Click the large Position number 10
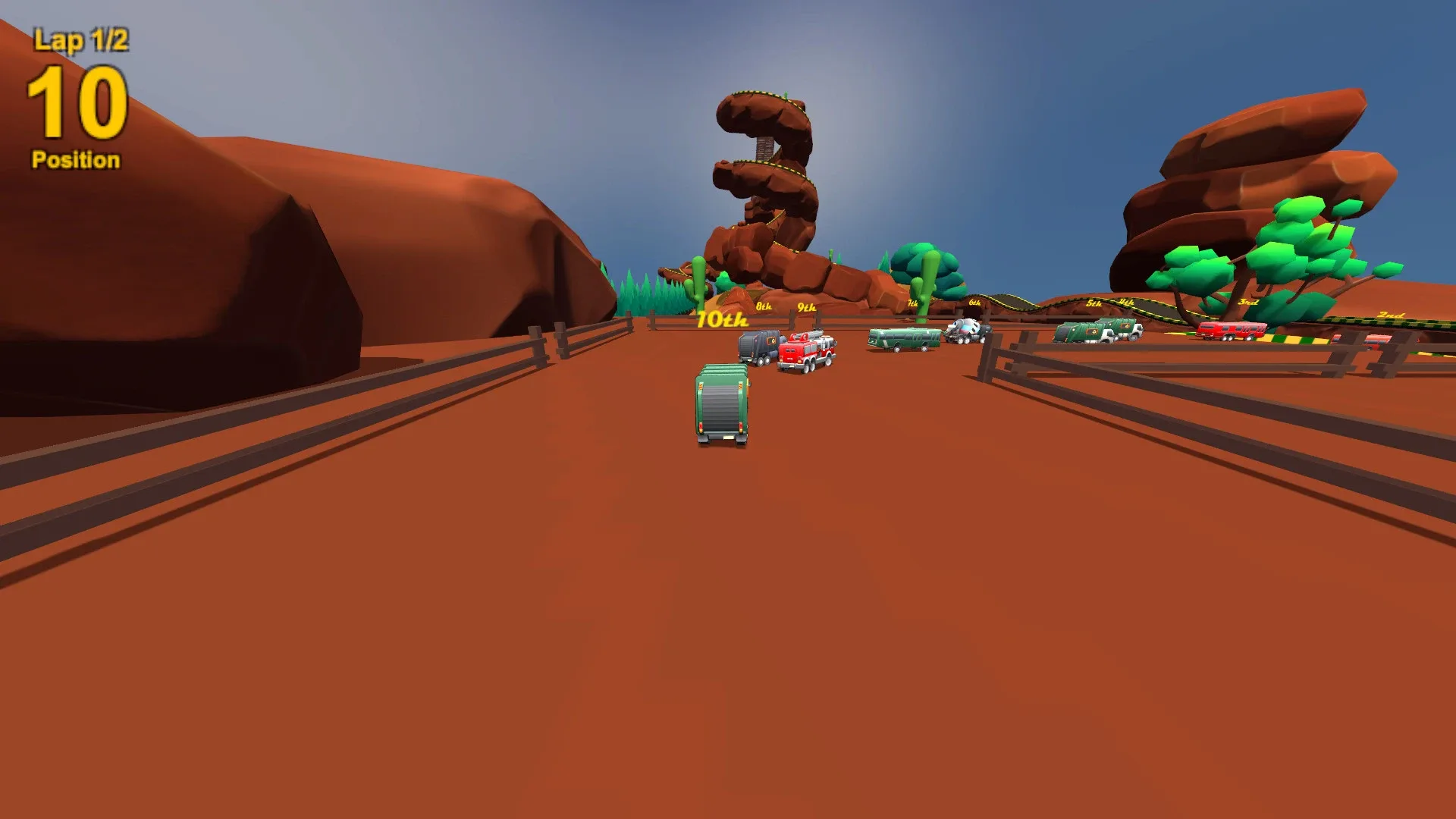1456x819 pixels. coord(76,102)
